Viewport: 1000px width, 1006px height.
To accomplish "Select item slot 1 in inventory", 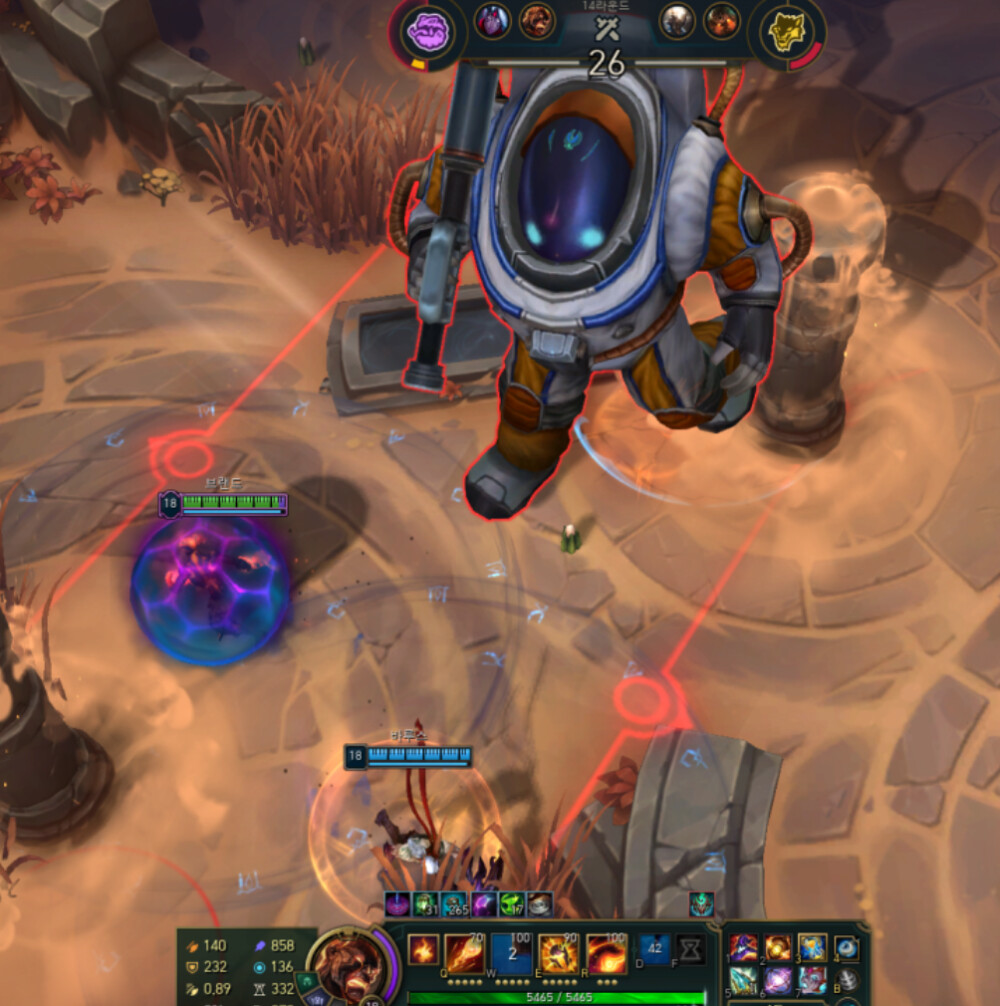I will (743, 947).
